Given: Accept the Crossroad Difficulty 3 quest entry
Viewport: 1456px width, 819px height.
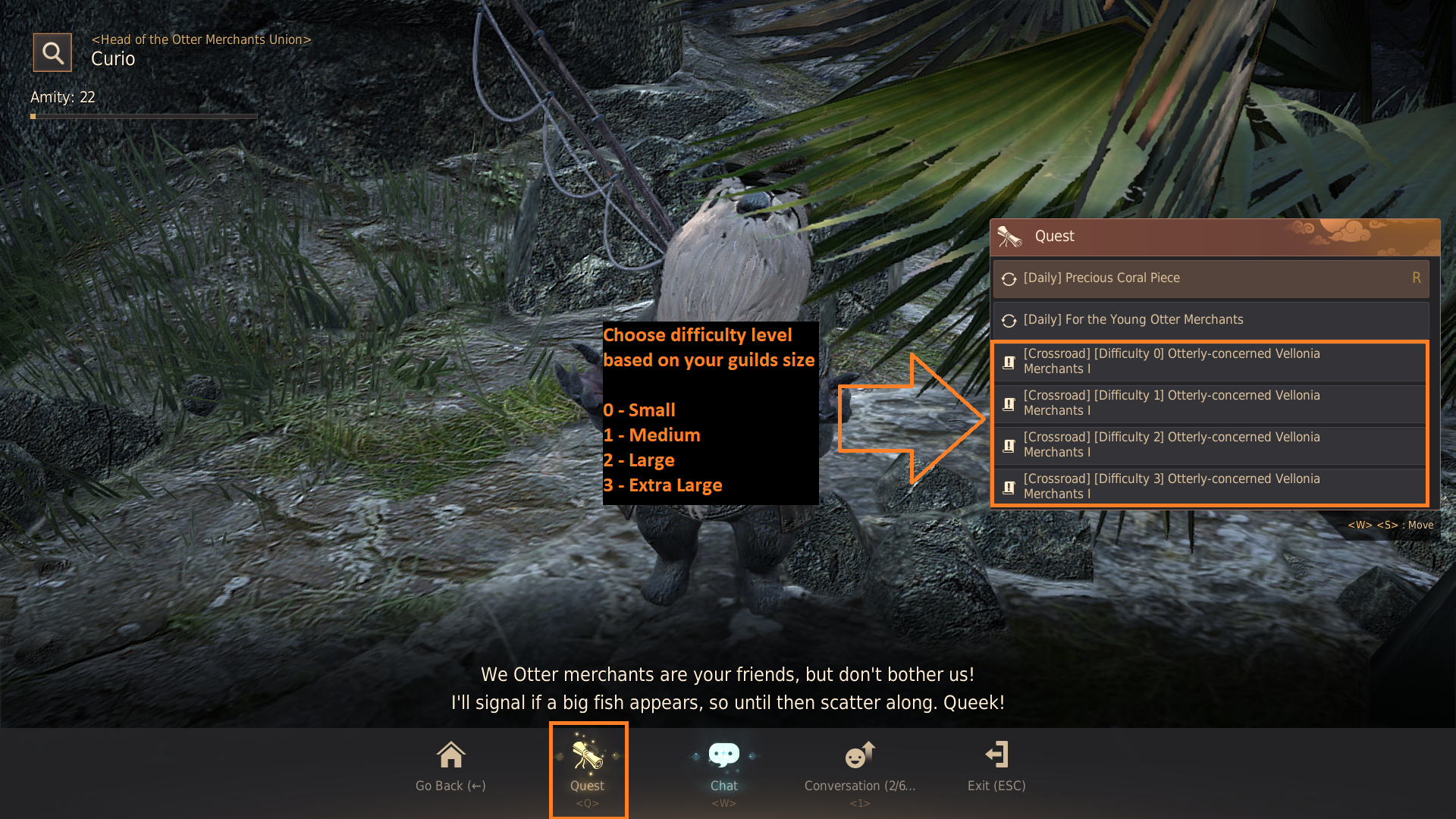Looking at the screenshot, I should 1210,487.
